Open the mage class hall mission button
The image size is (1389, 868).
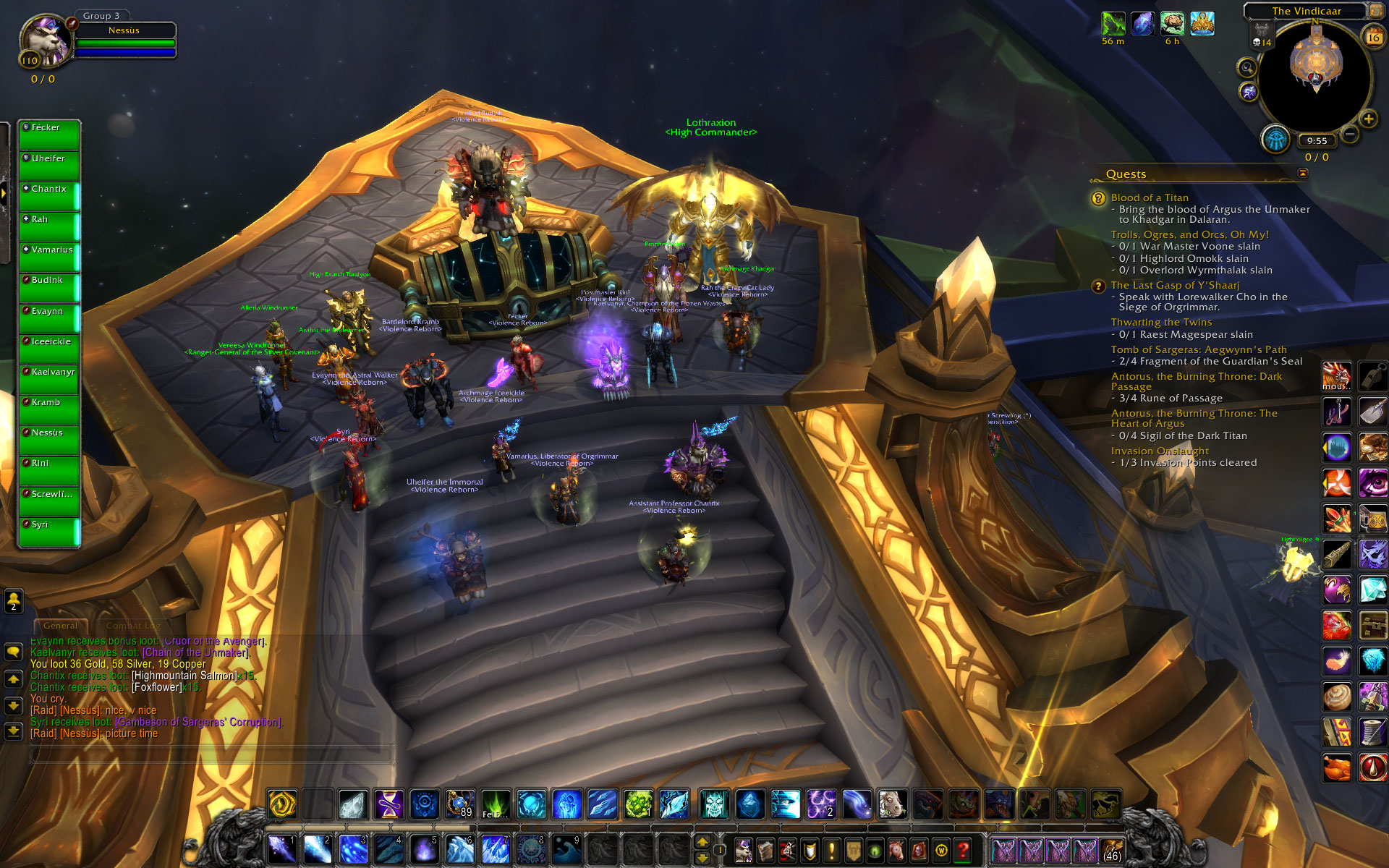tap(1276, 139)
